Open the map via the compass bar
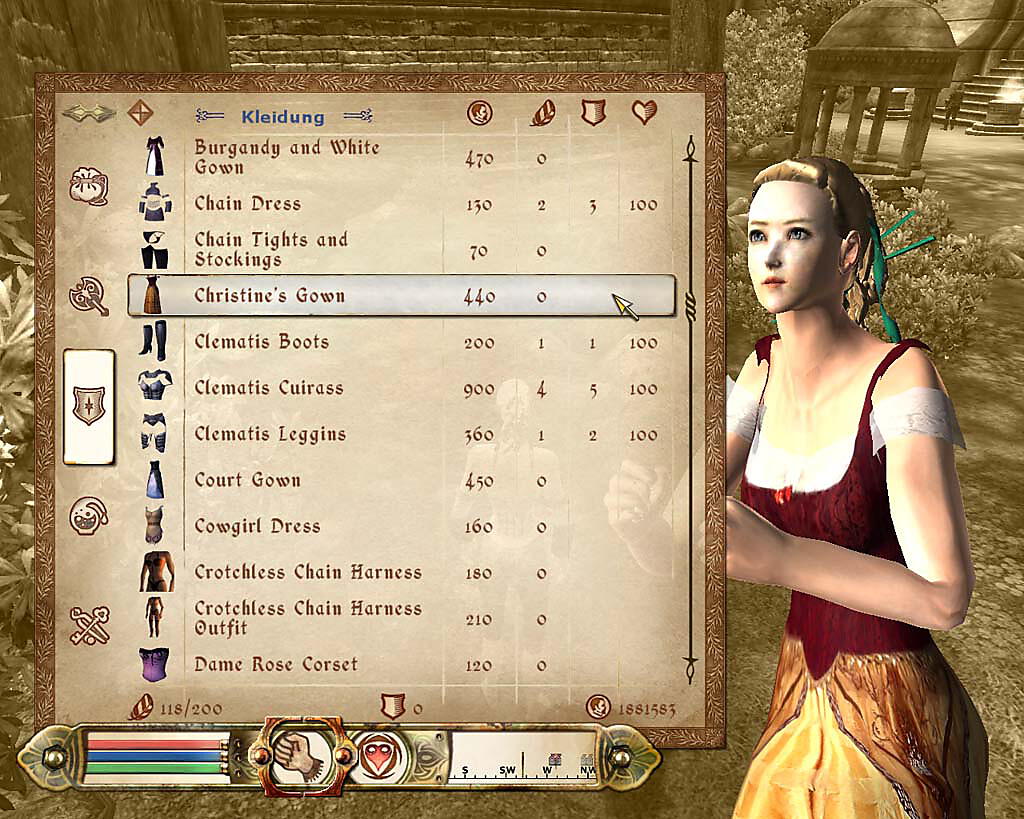The width and height of the screenshot is (1024, 819). coord(523,758)
